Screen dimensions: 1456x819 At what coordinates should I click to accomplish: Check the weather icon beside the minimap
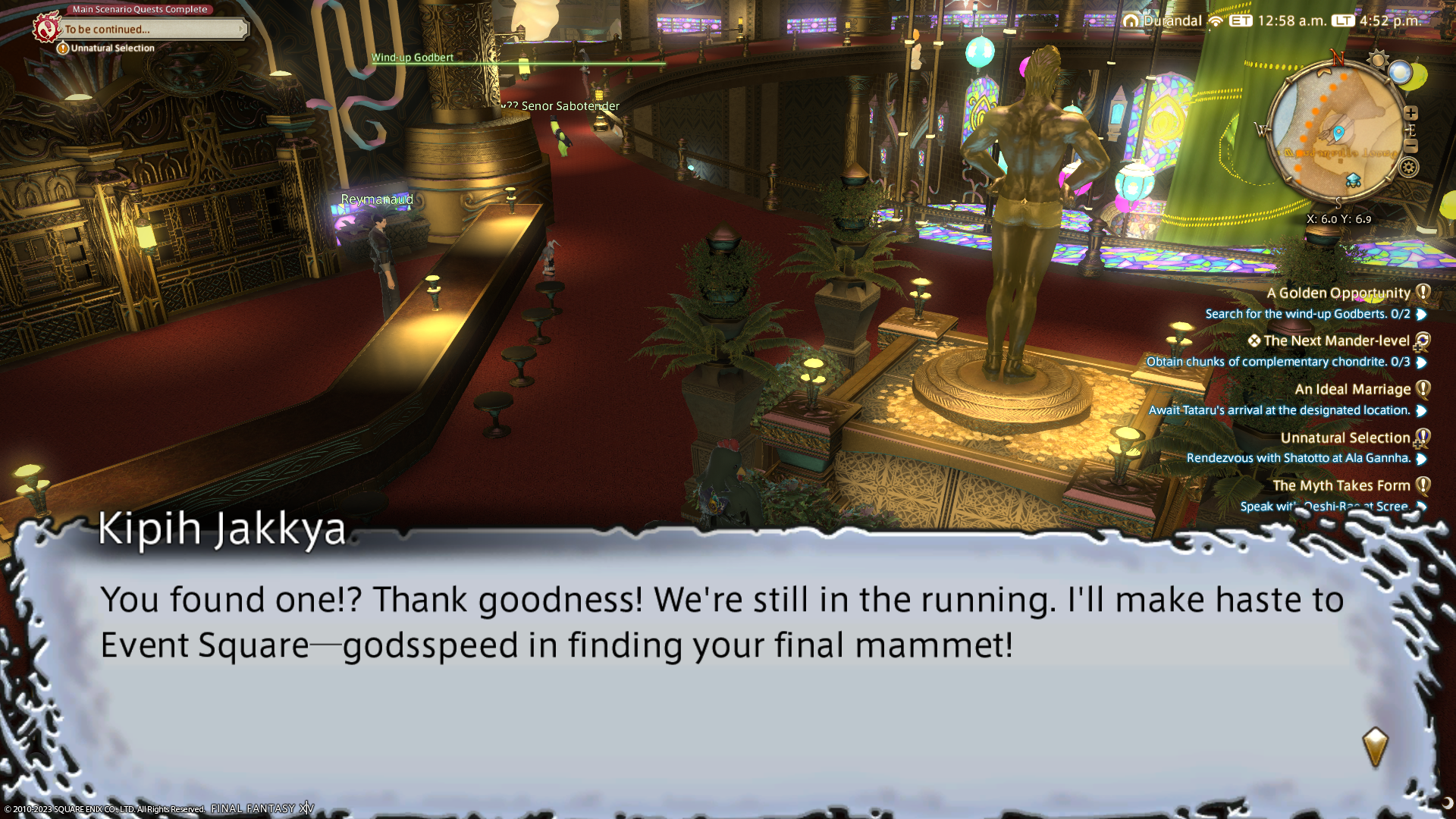tap(1401, 73)
